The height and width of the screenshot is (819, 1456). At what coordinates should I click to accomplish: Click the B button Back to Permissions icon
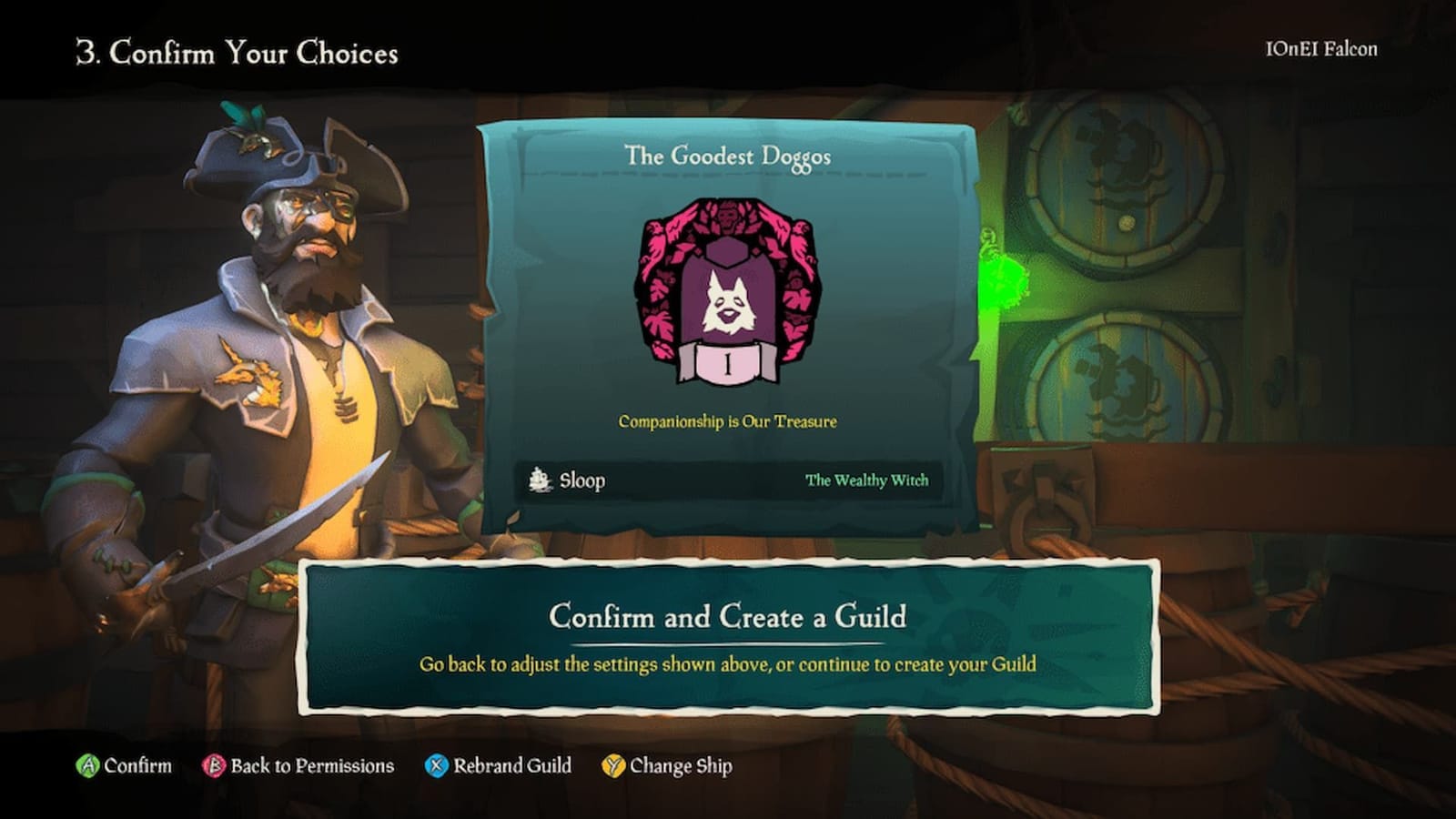pos(216,766)
